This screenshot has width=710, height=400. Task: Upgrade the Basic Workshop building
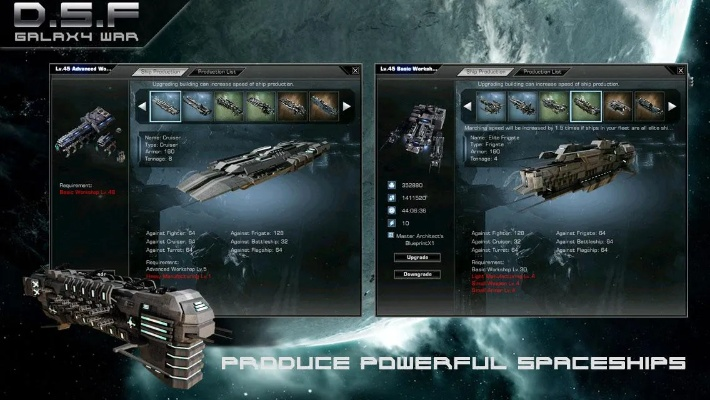411,257
